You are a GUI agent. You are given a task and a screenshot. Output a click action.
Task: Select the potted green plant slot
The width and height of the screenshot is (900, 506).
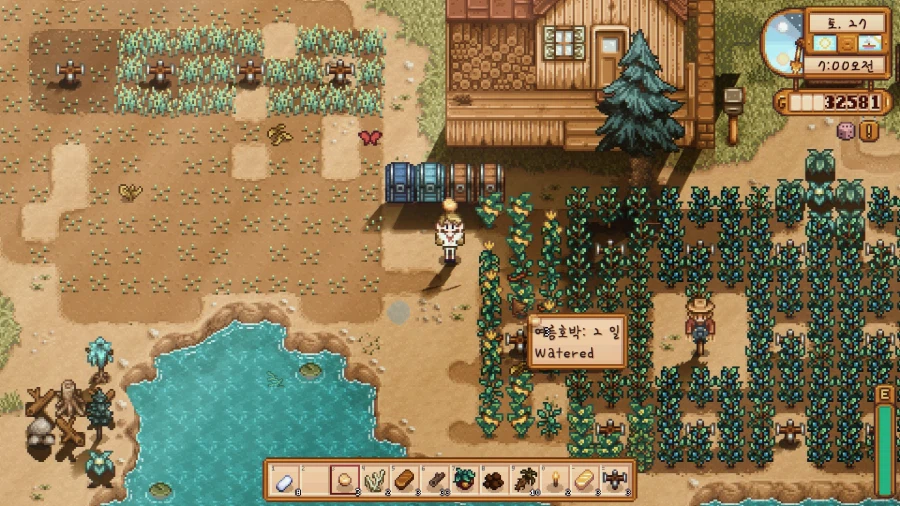[x=463, y=480]
